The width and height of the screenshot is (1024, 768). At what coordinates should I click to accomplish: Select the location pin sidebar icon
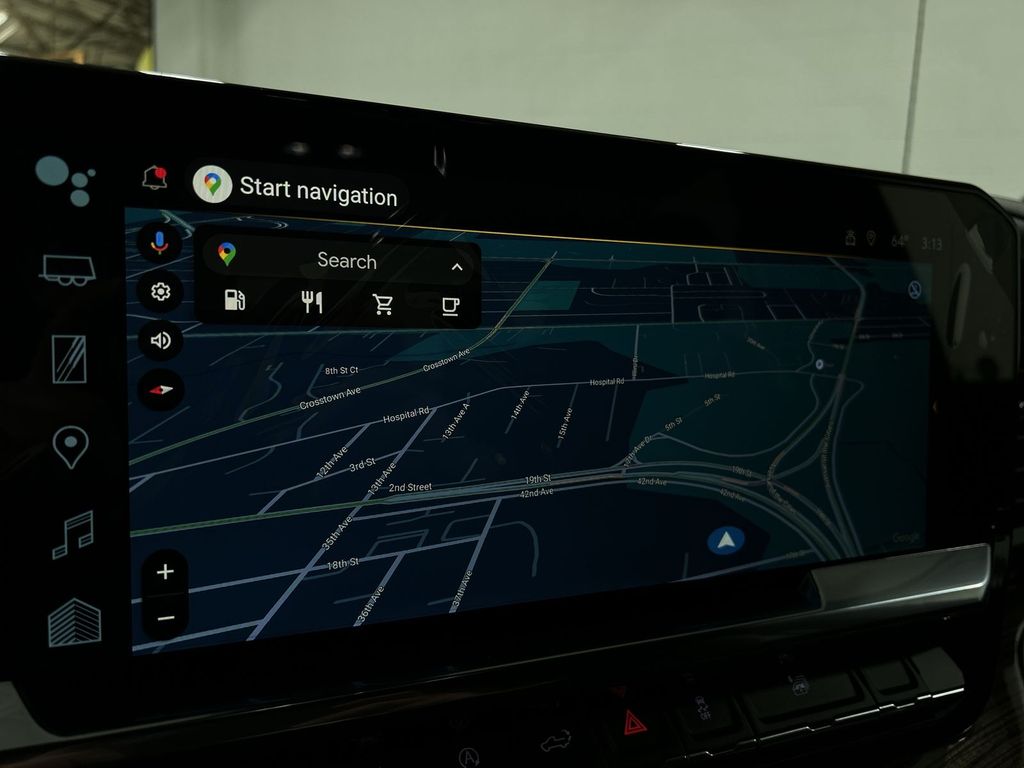point(70,446)
